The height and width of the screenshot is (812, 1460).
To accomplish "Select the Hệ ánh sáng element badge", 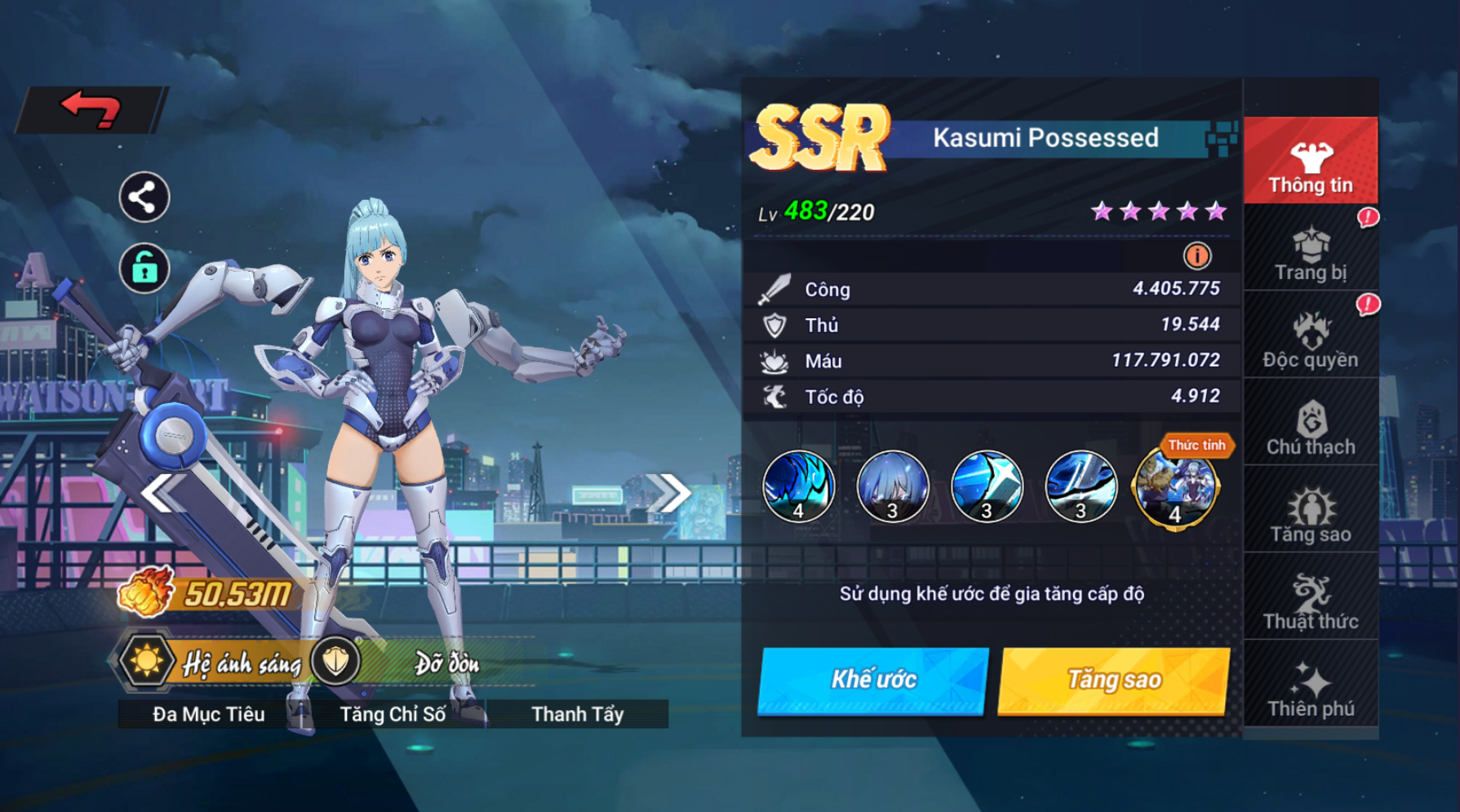I will (x=147, y=661).
